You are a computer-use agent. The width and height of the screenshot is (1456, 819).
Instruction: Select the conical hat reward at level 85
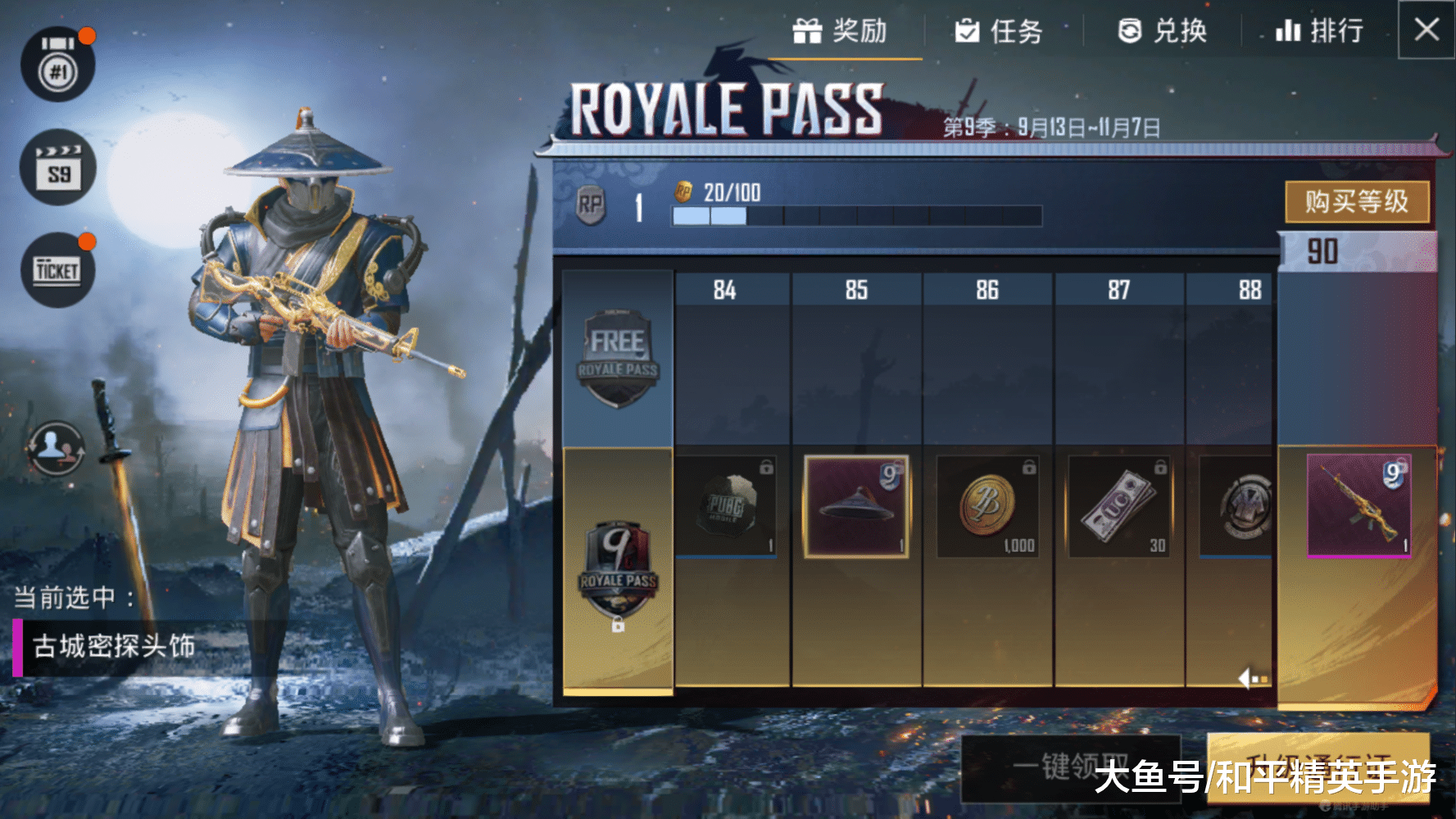tap(856, 506)
